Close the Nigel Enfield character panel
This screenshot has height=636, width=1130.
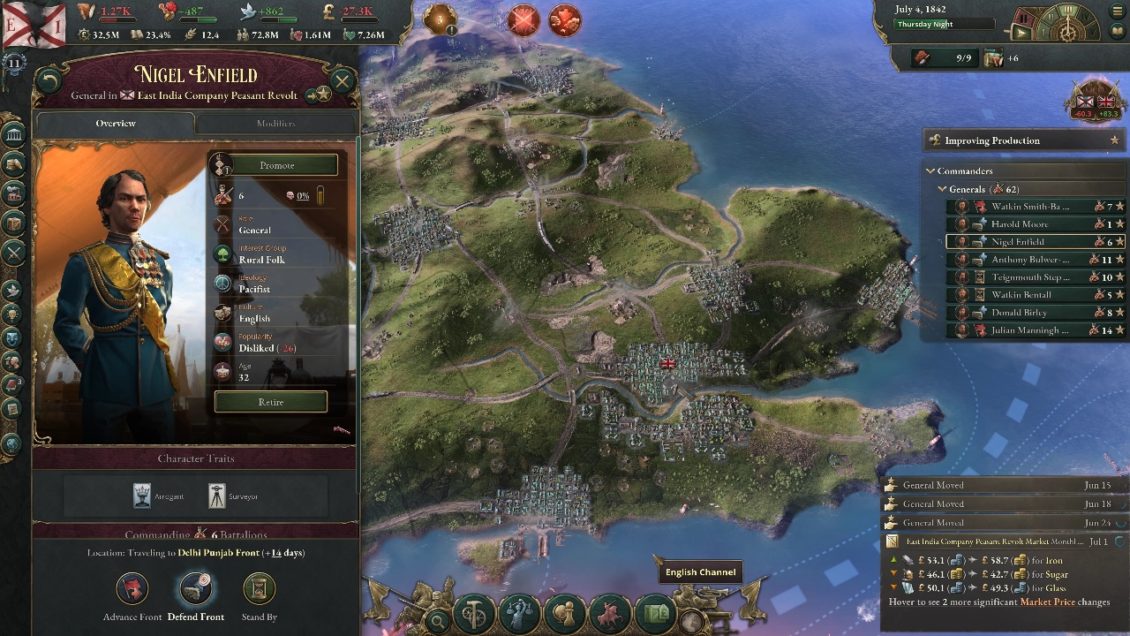[342, 82]
